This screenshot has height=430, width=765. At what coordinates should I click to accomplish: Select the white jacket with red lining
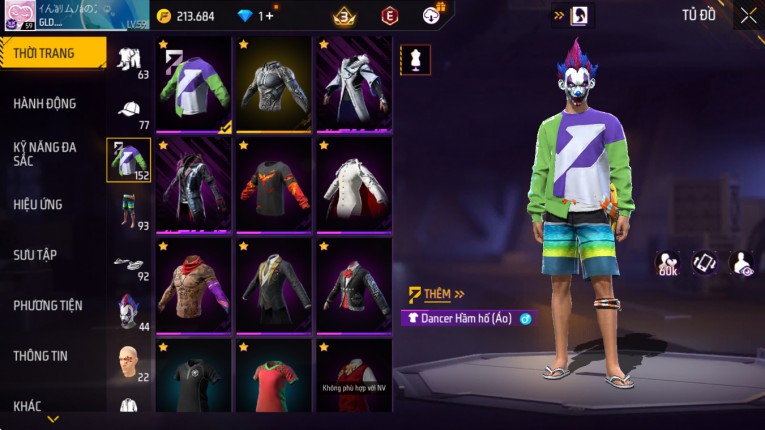pyautogui.click(x=354, y=185)
